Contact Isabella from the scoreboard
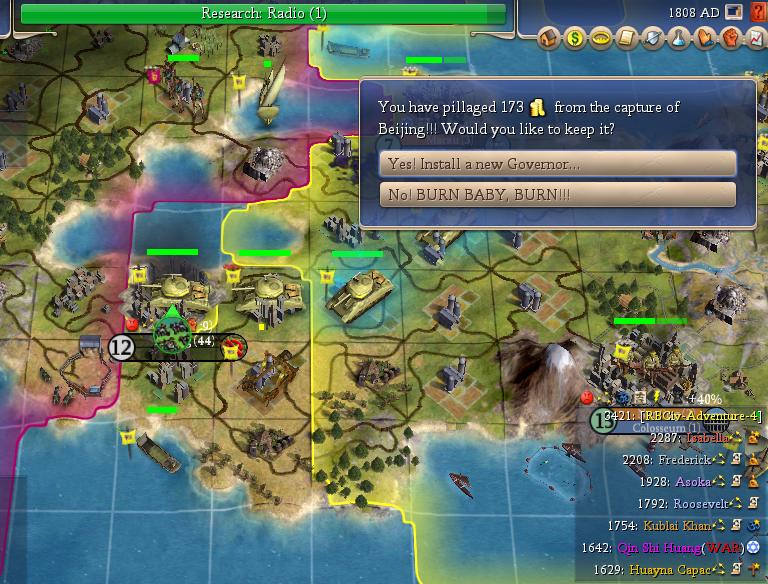 699,437
